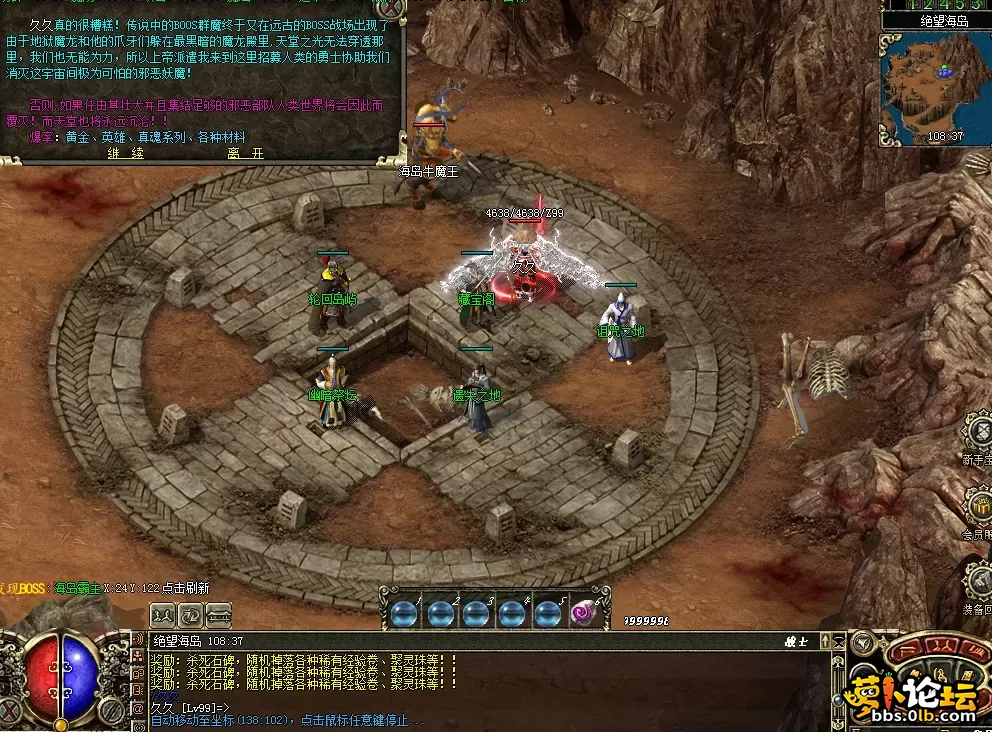
Task: Close the NPC dialogue with the X button
Action: (392, 8)
